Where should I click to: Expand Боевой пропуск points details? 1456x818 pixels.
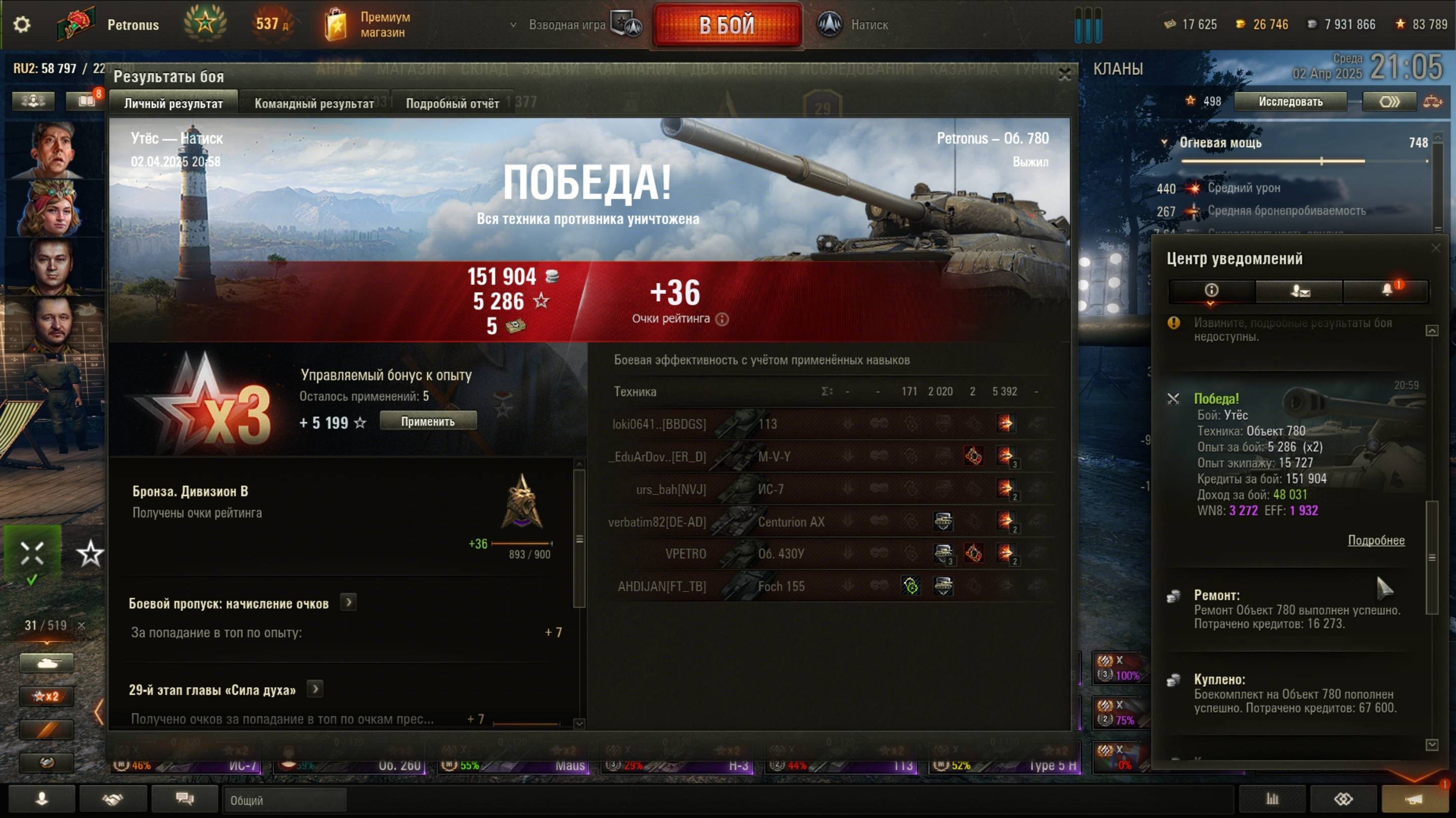(x=349, y=603)
